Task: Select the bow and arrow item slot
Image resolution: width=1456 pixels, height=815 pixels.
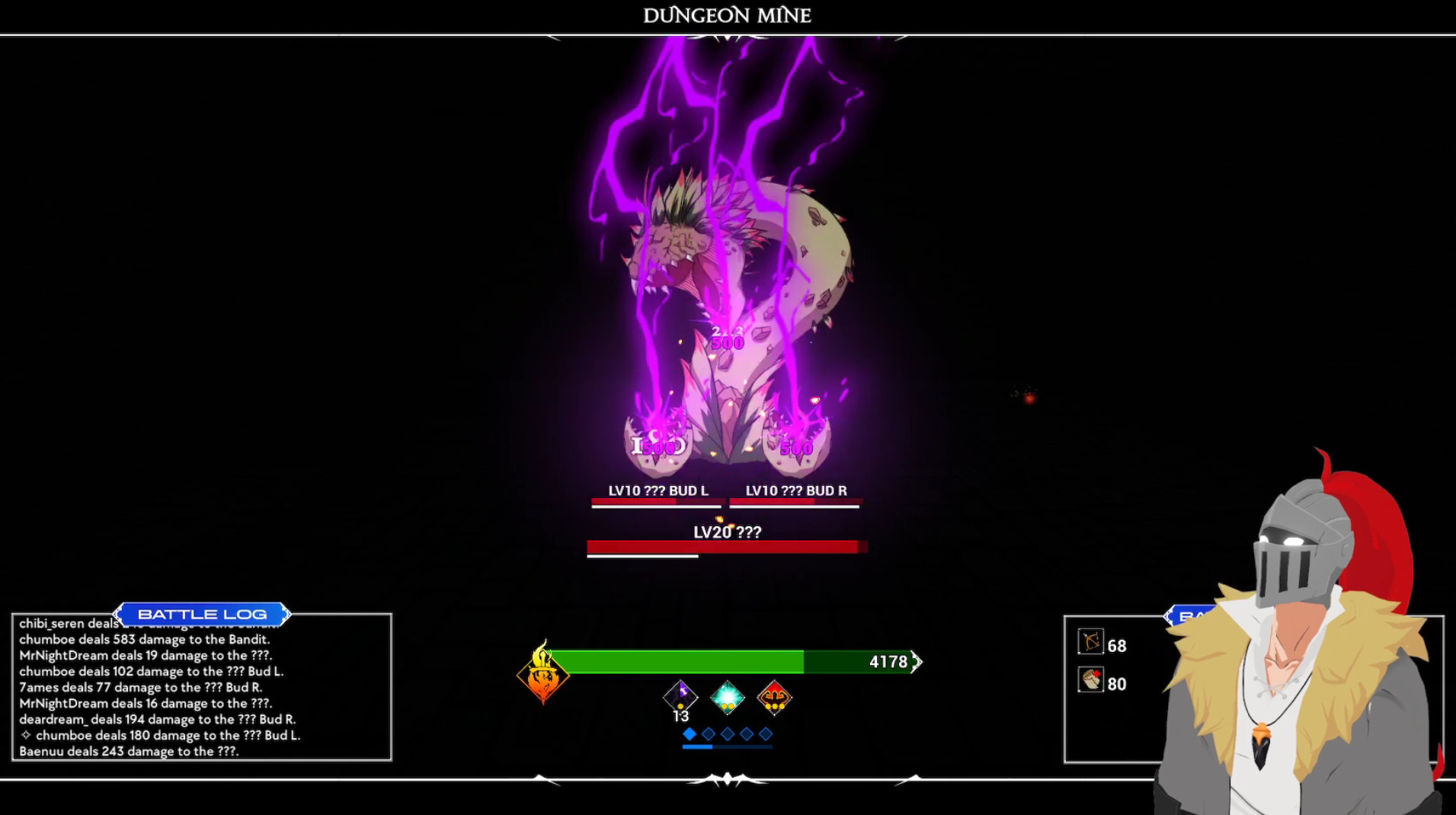Action: point(1090,642)
